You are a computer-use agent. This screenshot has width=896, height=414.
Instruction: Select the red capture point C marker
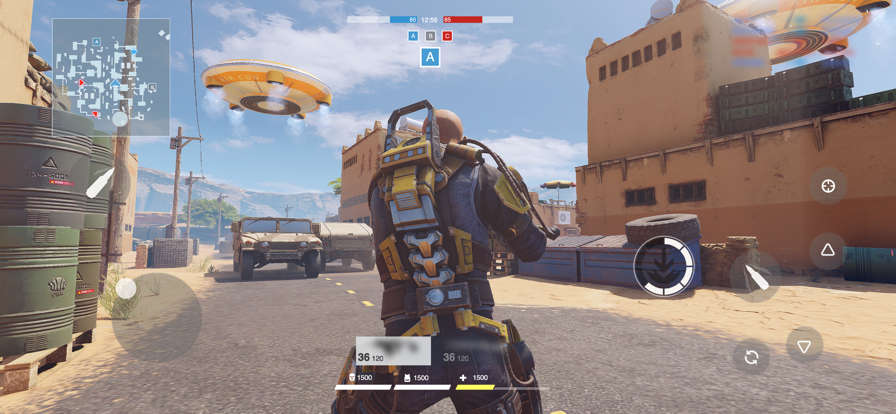[447, 36]
